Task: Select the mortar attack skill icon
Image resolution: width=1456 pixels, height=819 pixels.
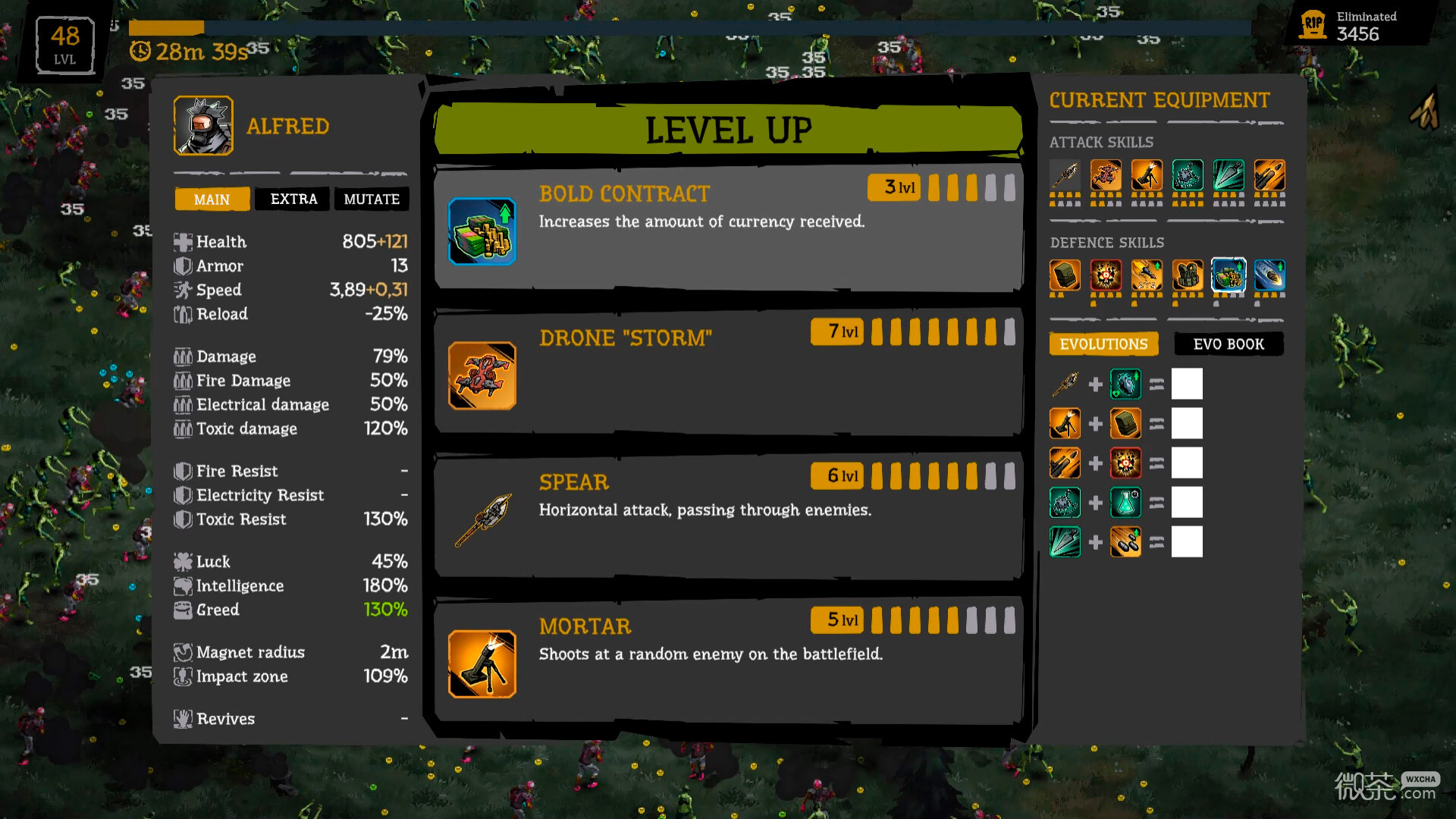Action: click(1147, 175)
